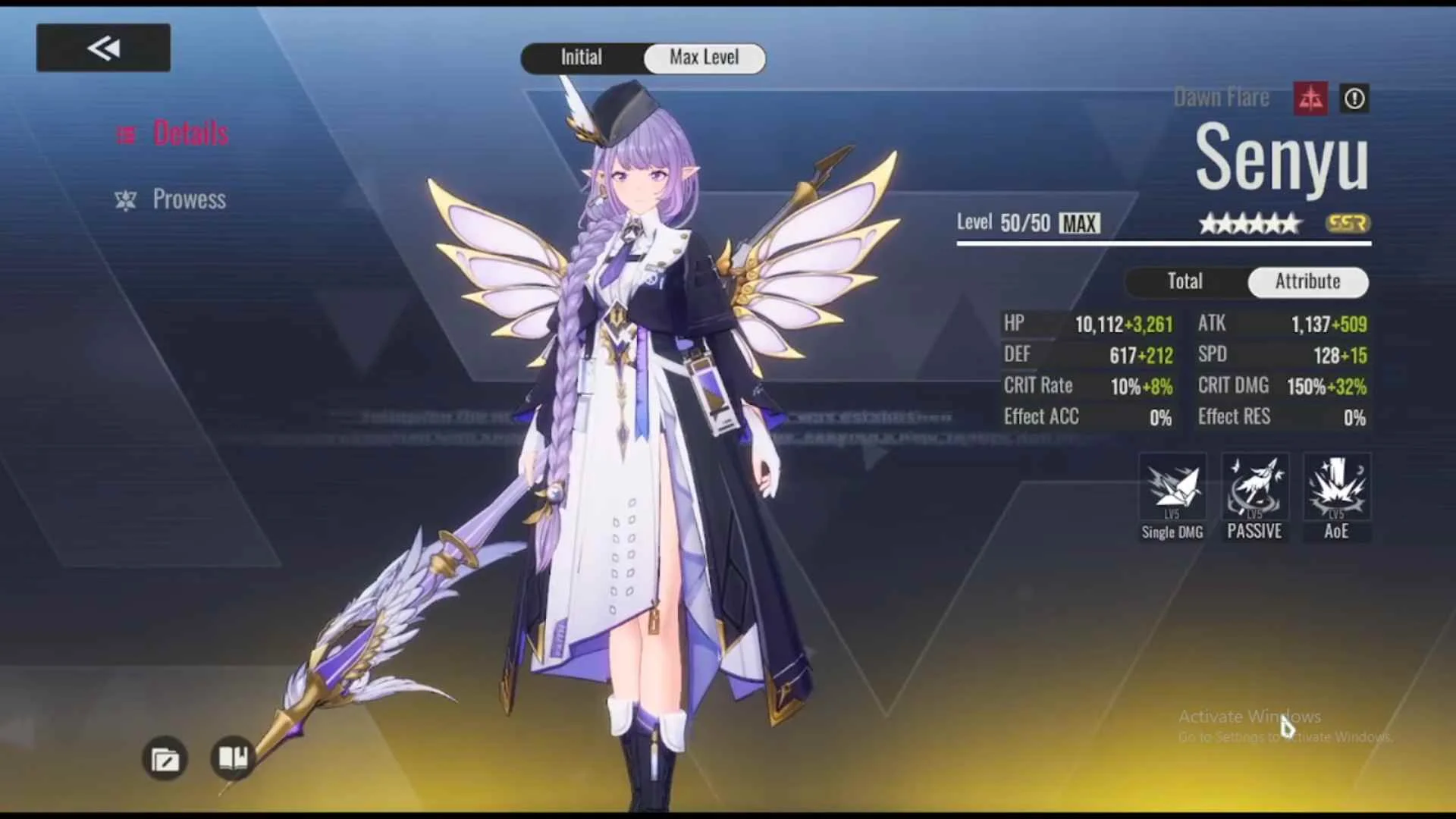
Task: Click the back double-arrow button
Action: coord(103,46)
